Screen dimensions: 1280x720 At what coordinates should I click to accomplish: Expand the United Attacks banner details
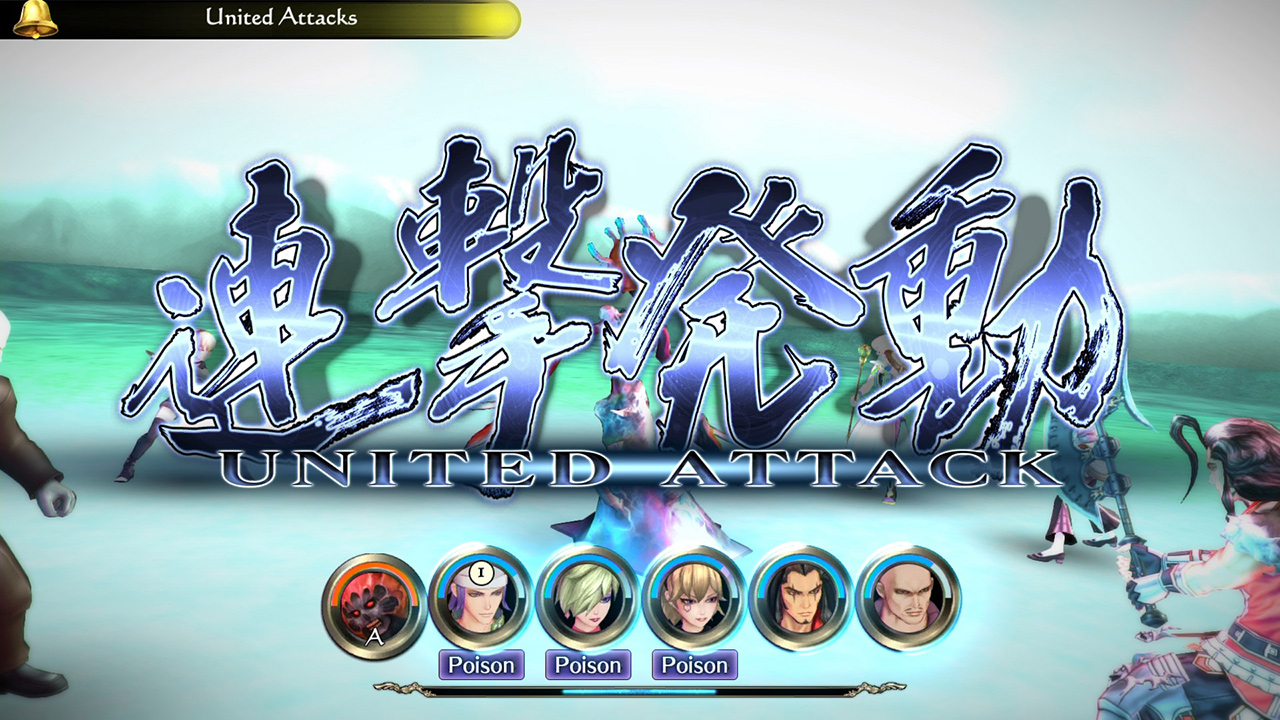(280, 17)
